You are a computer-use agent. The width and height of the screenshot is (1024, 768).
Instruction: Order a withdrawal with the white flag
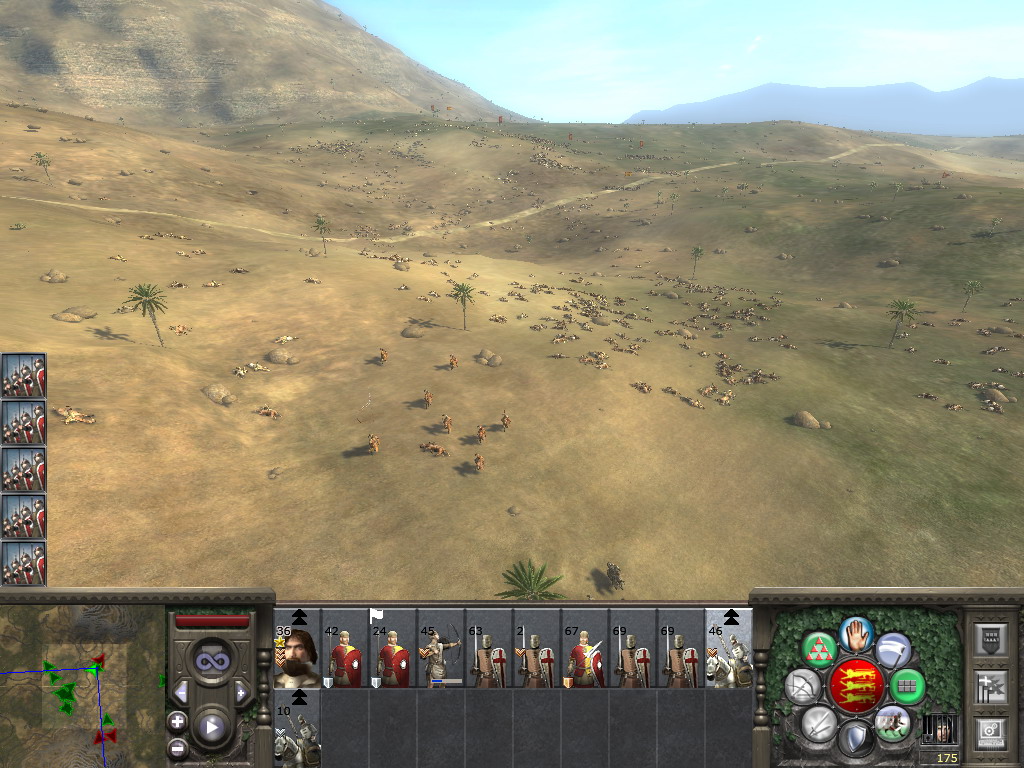tap(893, 650)
